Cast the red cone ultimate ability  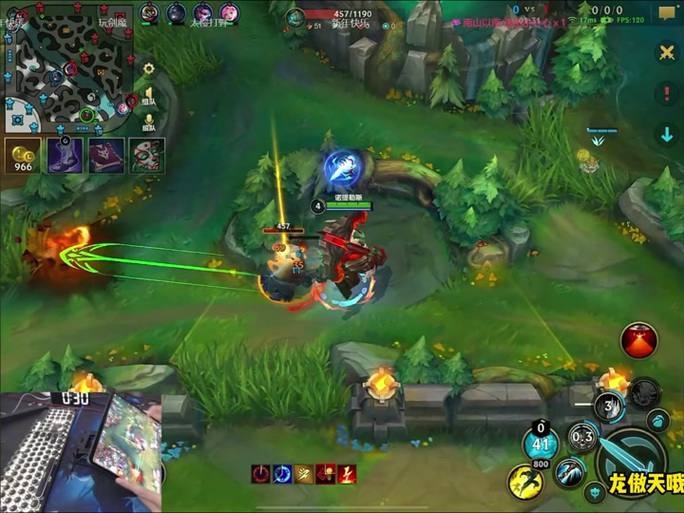[639, 341]
